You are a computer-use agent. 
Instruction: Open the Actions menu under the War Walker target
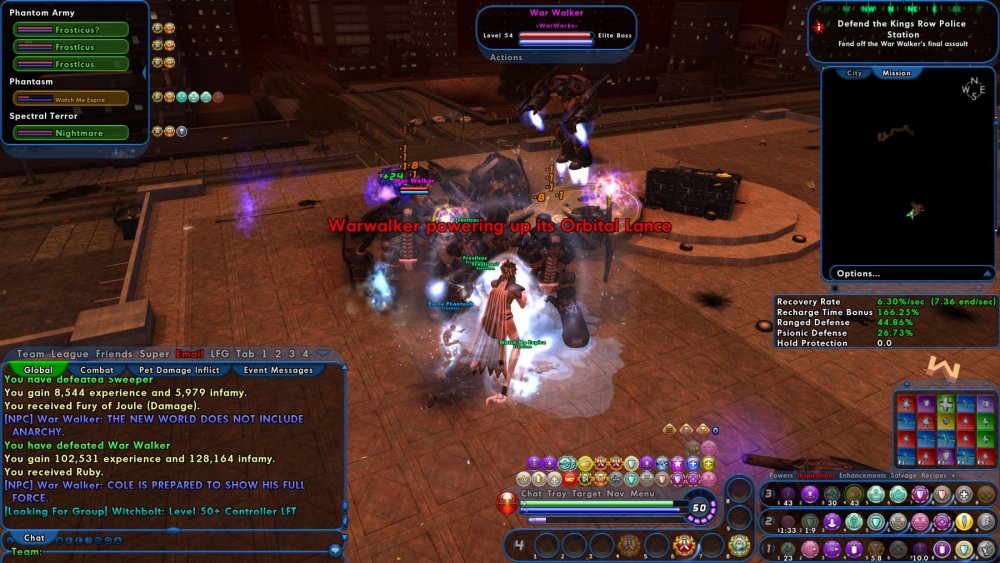click(506, 57)
